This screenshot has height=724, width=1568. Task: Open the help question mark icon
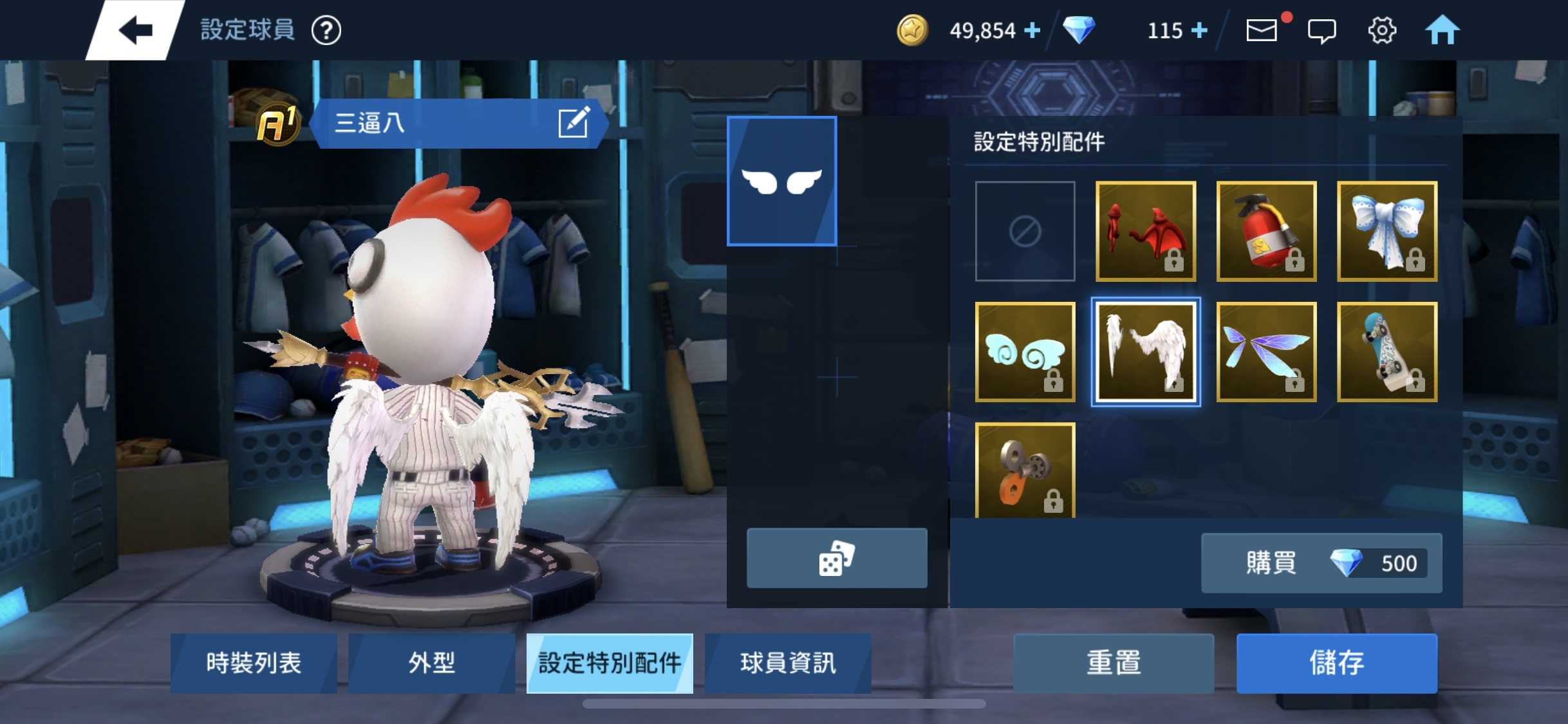(328, 30)
